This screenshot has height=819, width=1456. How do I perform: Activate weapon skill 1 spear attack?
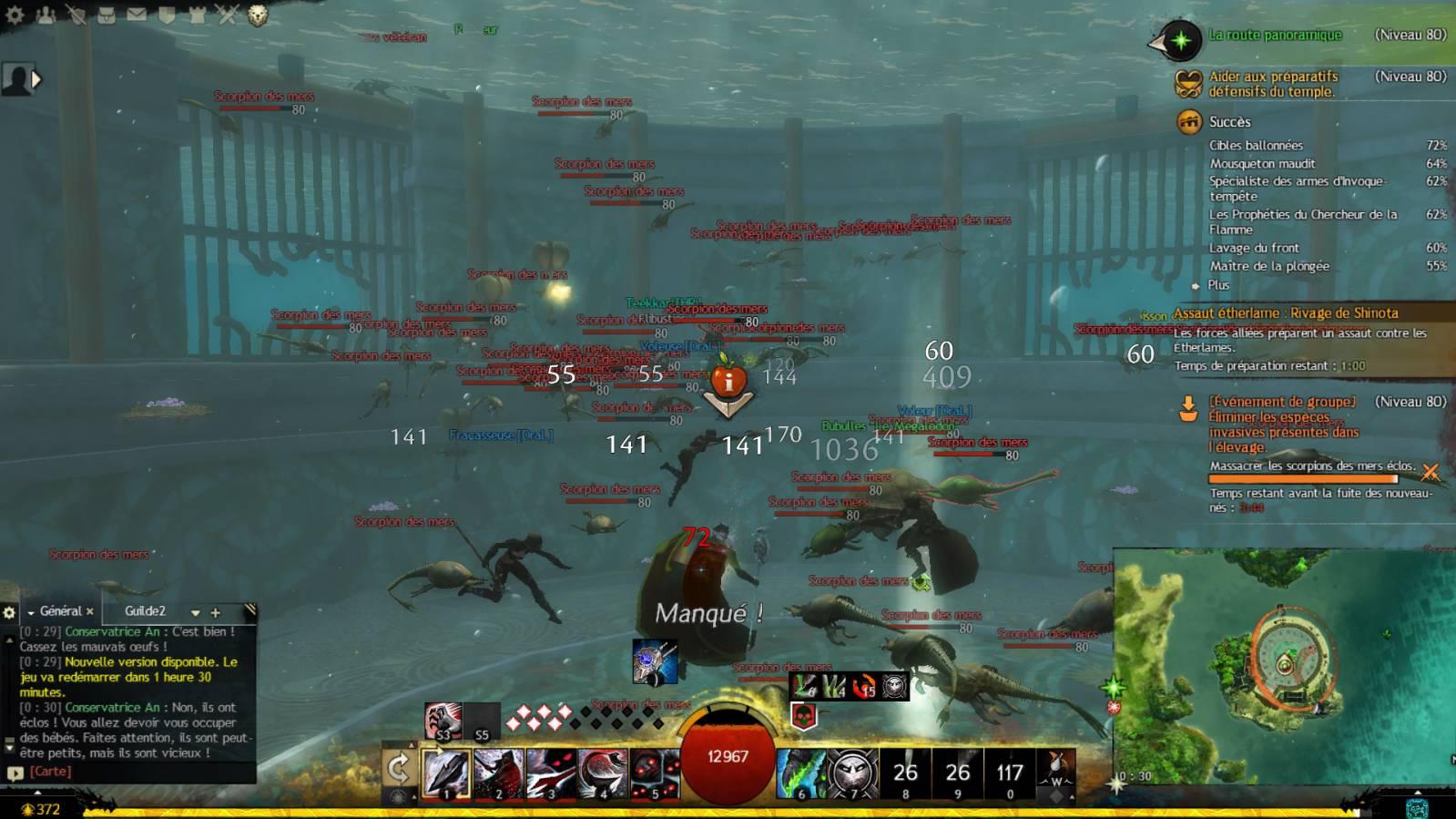(446, 773)
